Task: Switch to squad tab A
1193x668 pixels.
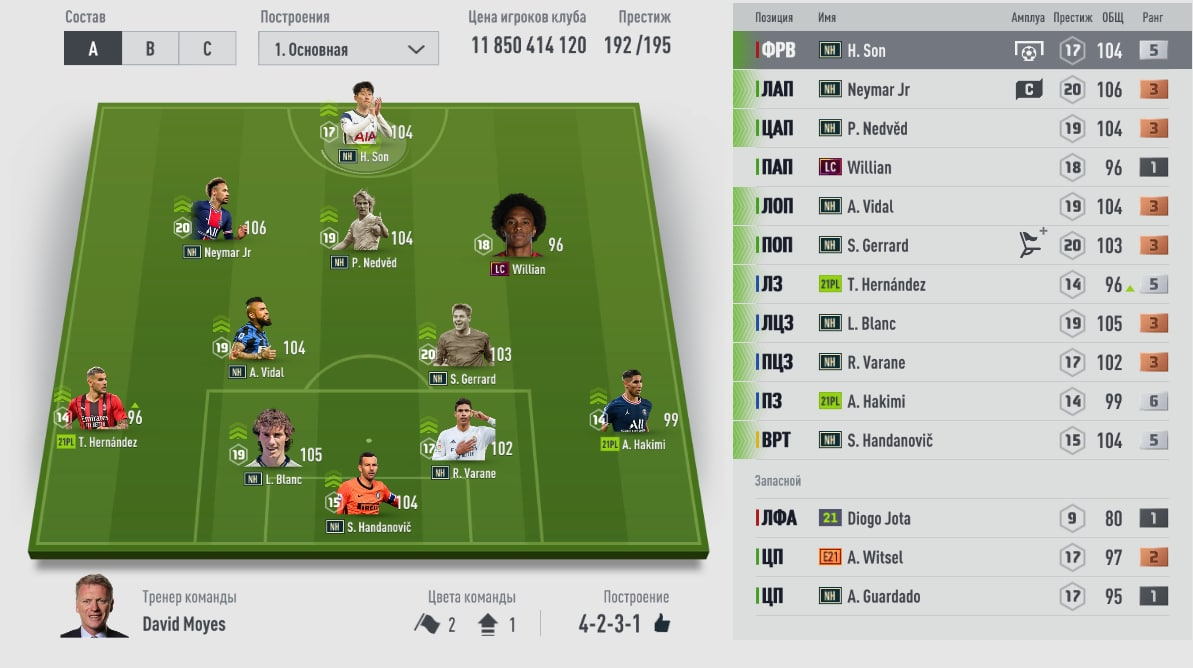Action: tap(93, 48)
